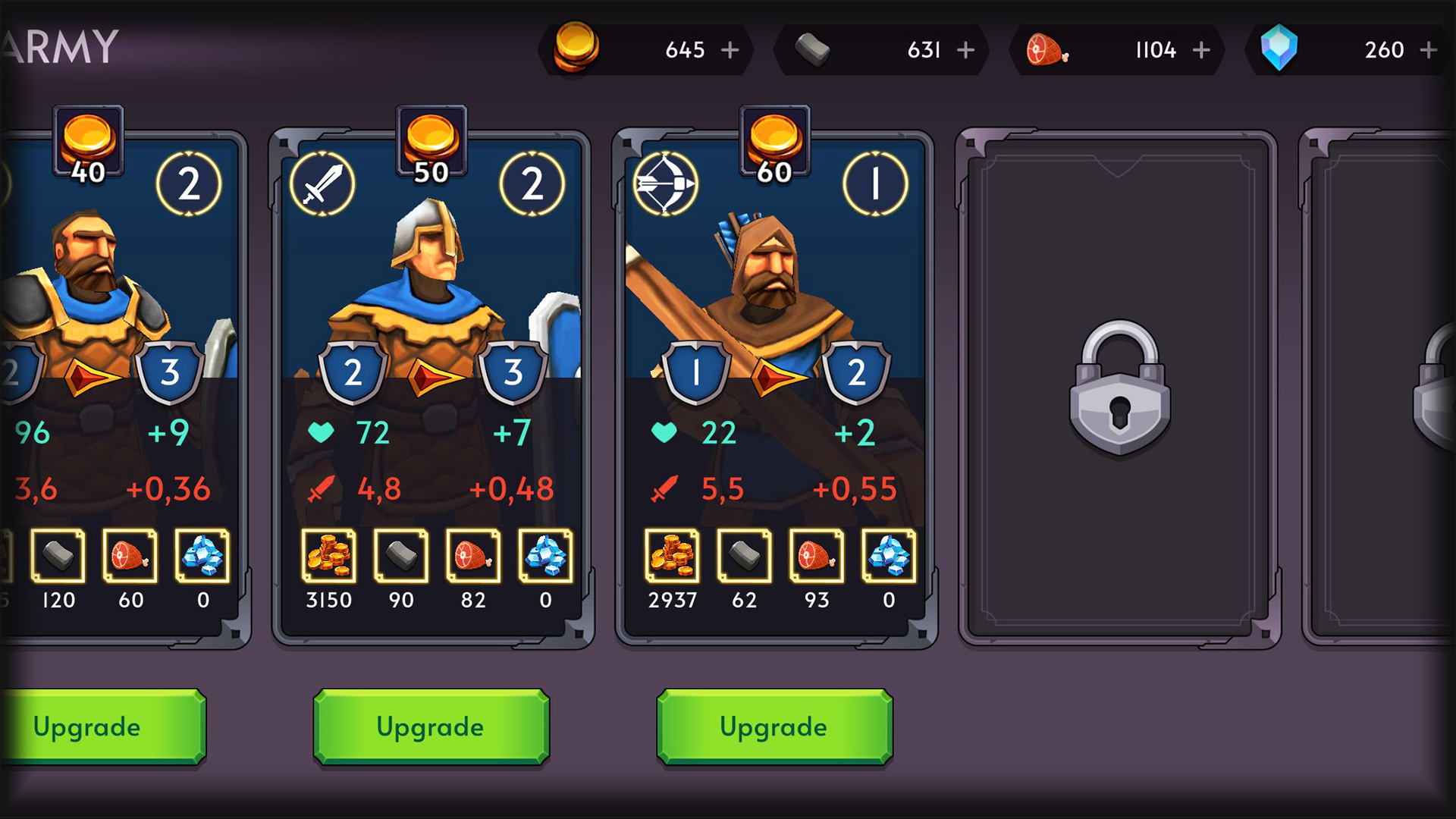The image size is (1456, 819).
Task: Click the red attack dagger icon showing 5,5
Action: point(664,489)
